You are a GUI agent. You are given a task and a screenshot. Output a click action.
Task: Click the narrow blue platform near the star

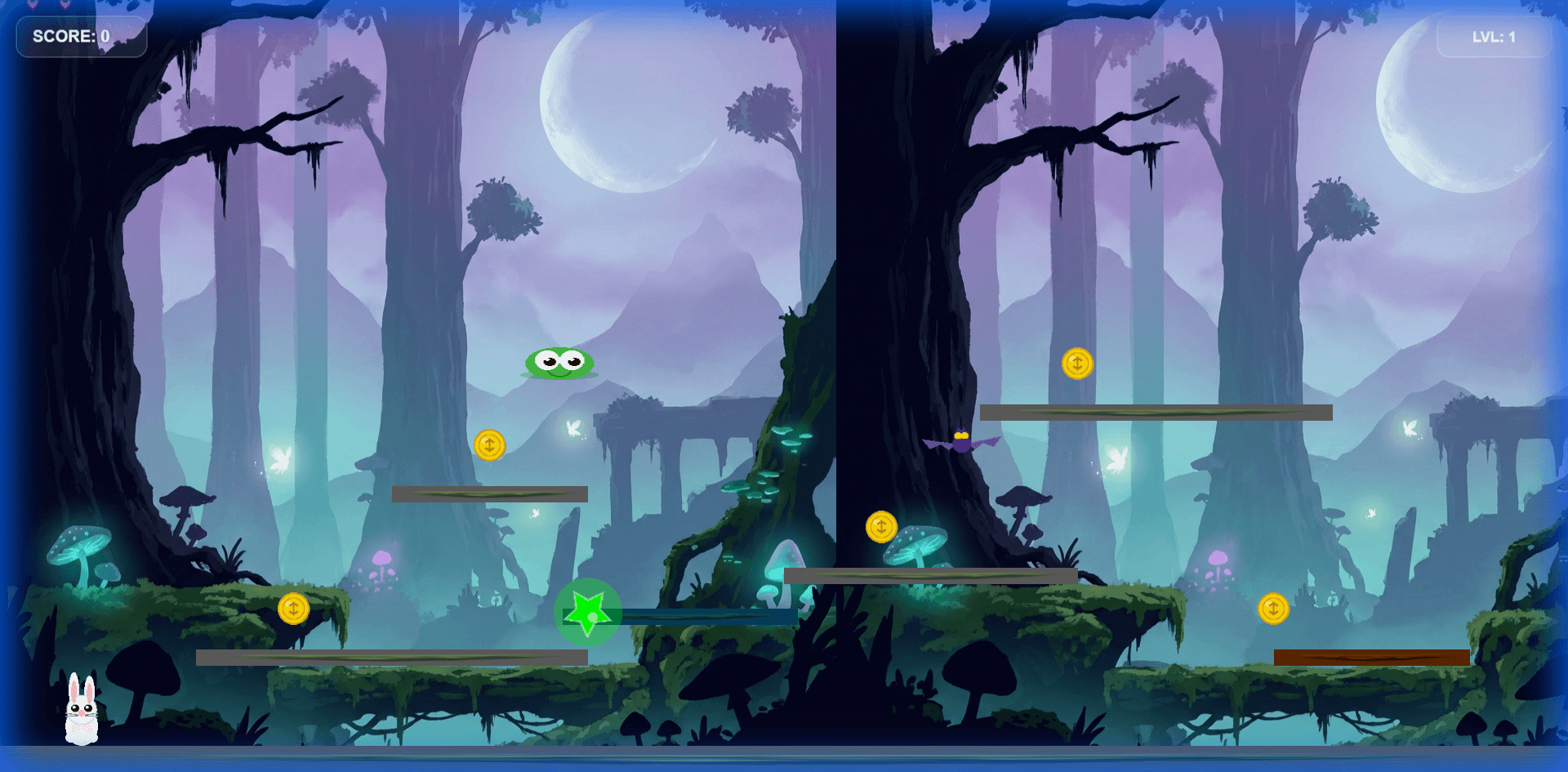(x=710, y=617)
